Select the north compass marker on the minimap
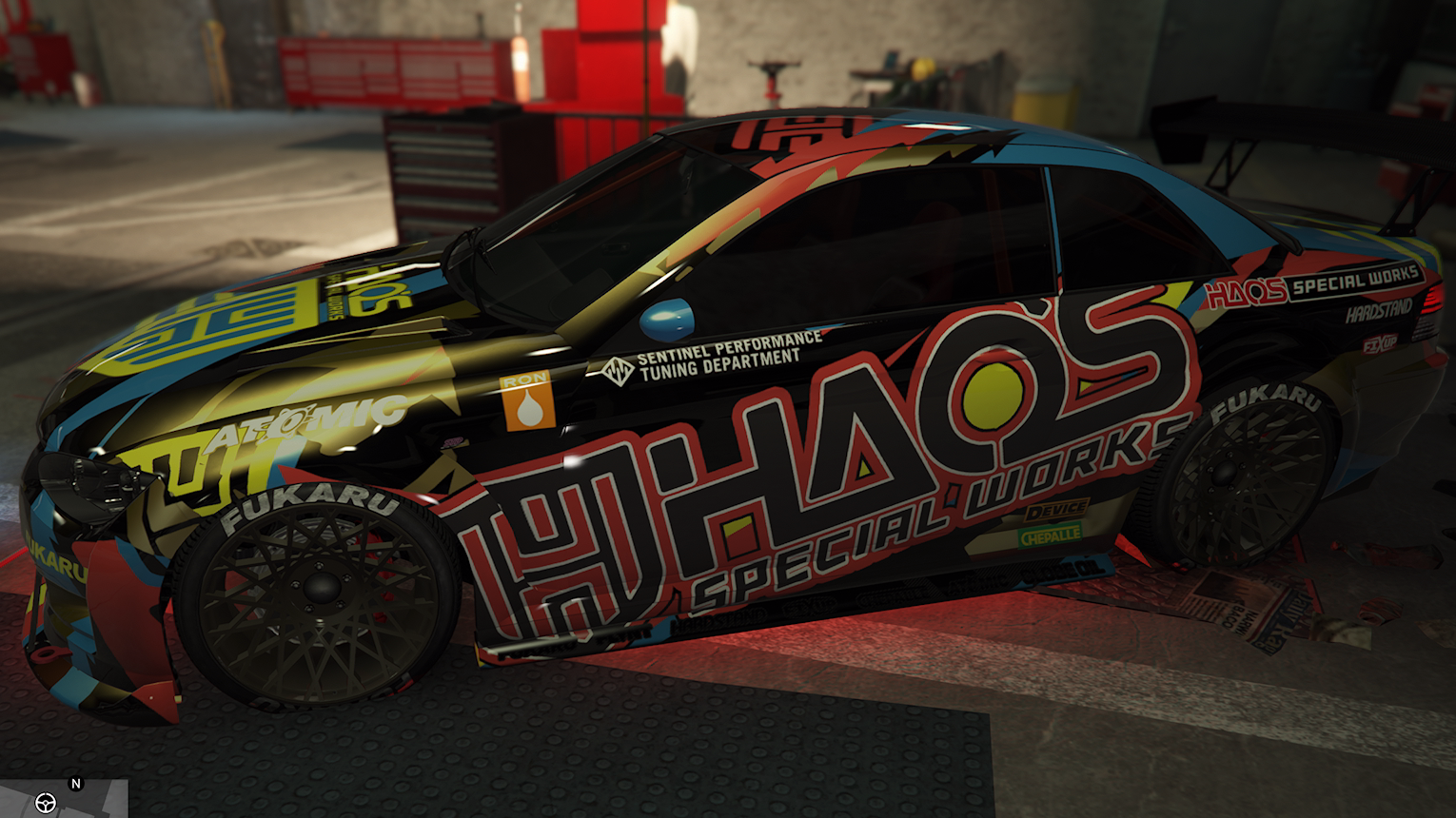The image size is (1456, 818). [x=76, y=784]
